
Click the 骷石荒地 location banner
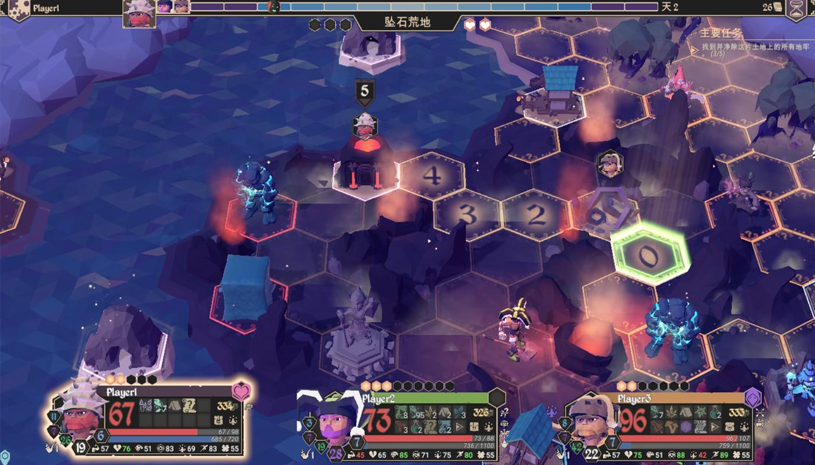[407, 23]
